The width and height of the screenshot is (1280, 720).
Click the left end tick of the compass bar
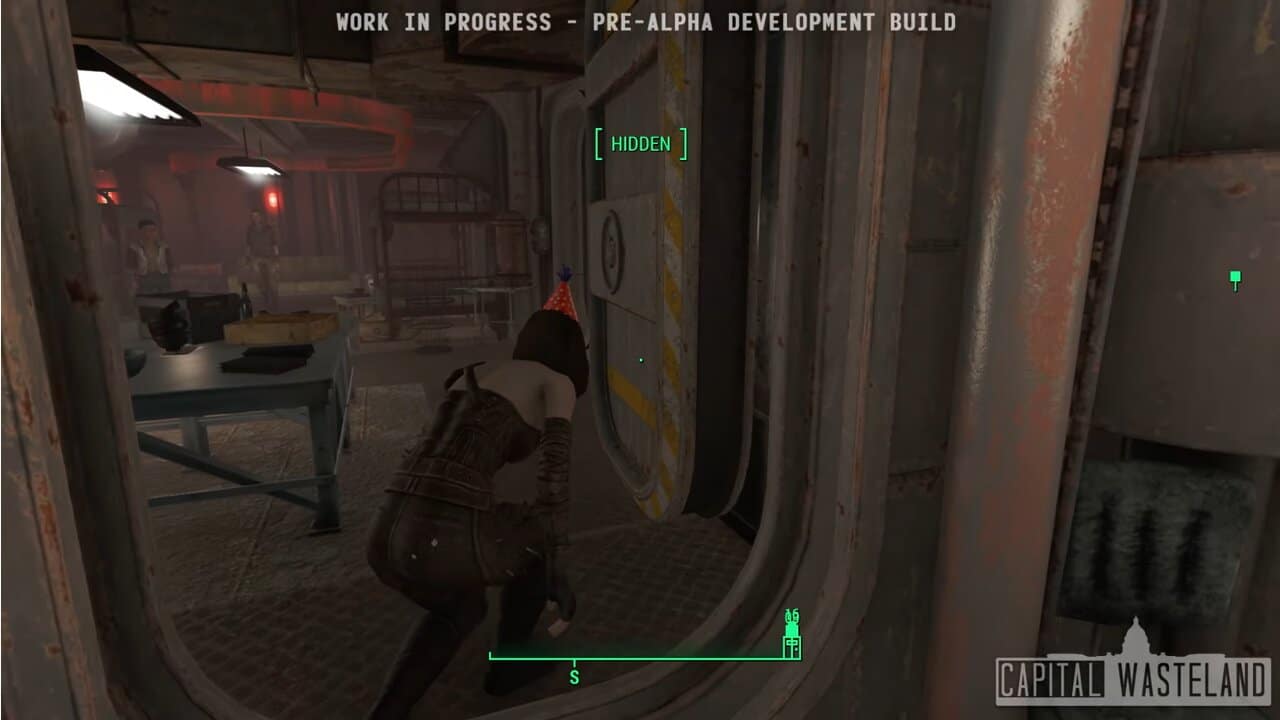pyautogui.click(x=489, y=657)
